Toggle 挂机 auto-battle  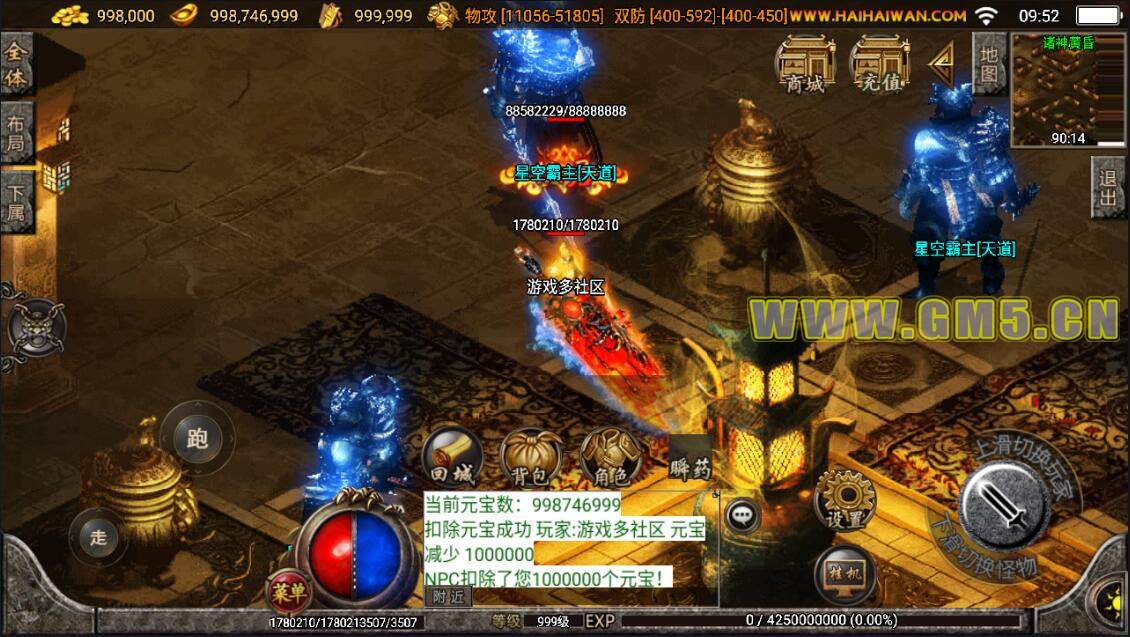pyautogui.click(x=844, y=575)
